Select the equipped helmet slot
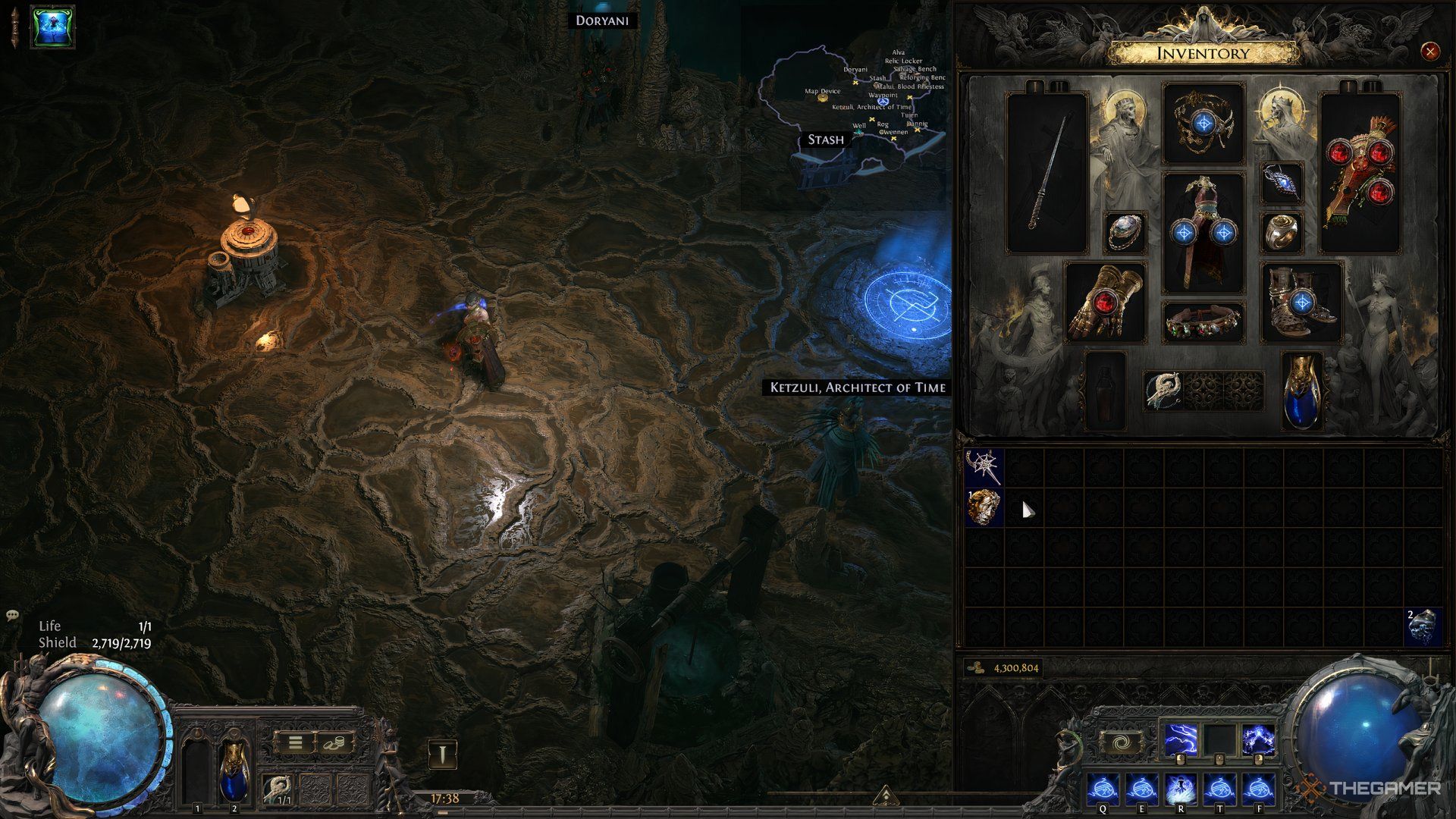The height and width of the screenshot is (819, 1456). point(1203,122)
